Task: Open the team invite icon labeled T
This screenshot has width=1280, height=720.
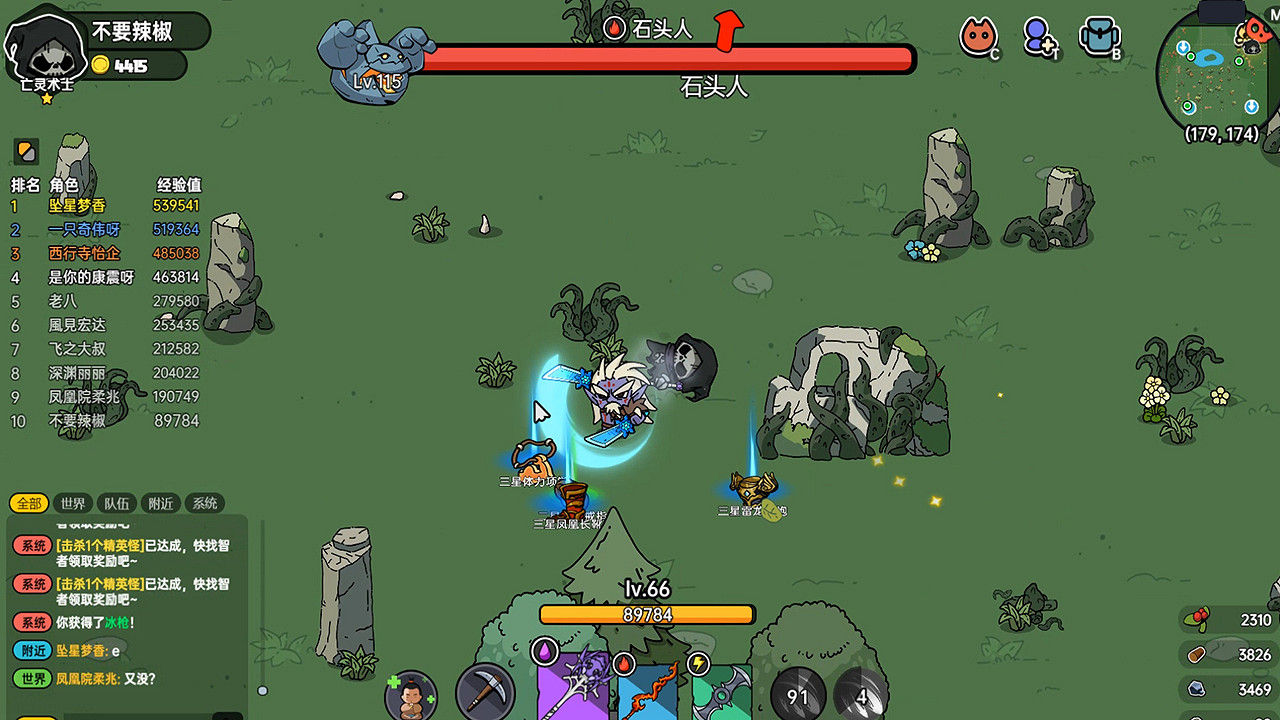Action: tap(1038, 38)
